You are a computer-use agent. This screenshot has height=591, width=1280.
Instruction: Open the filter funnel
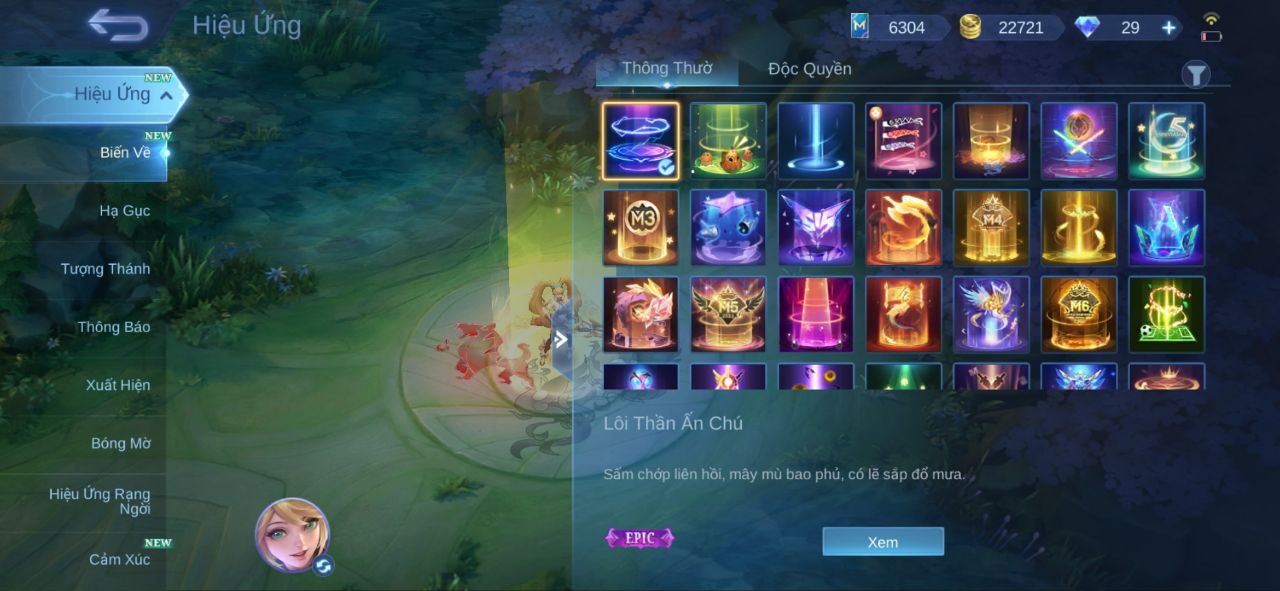tap(1196, 75)
